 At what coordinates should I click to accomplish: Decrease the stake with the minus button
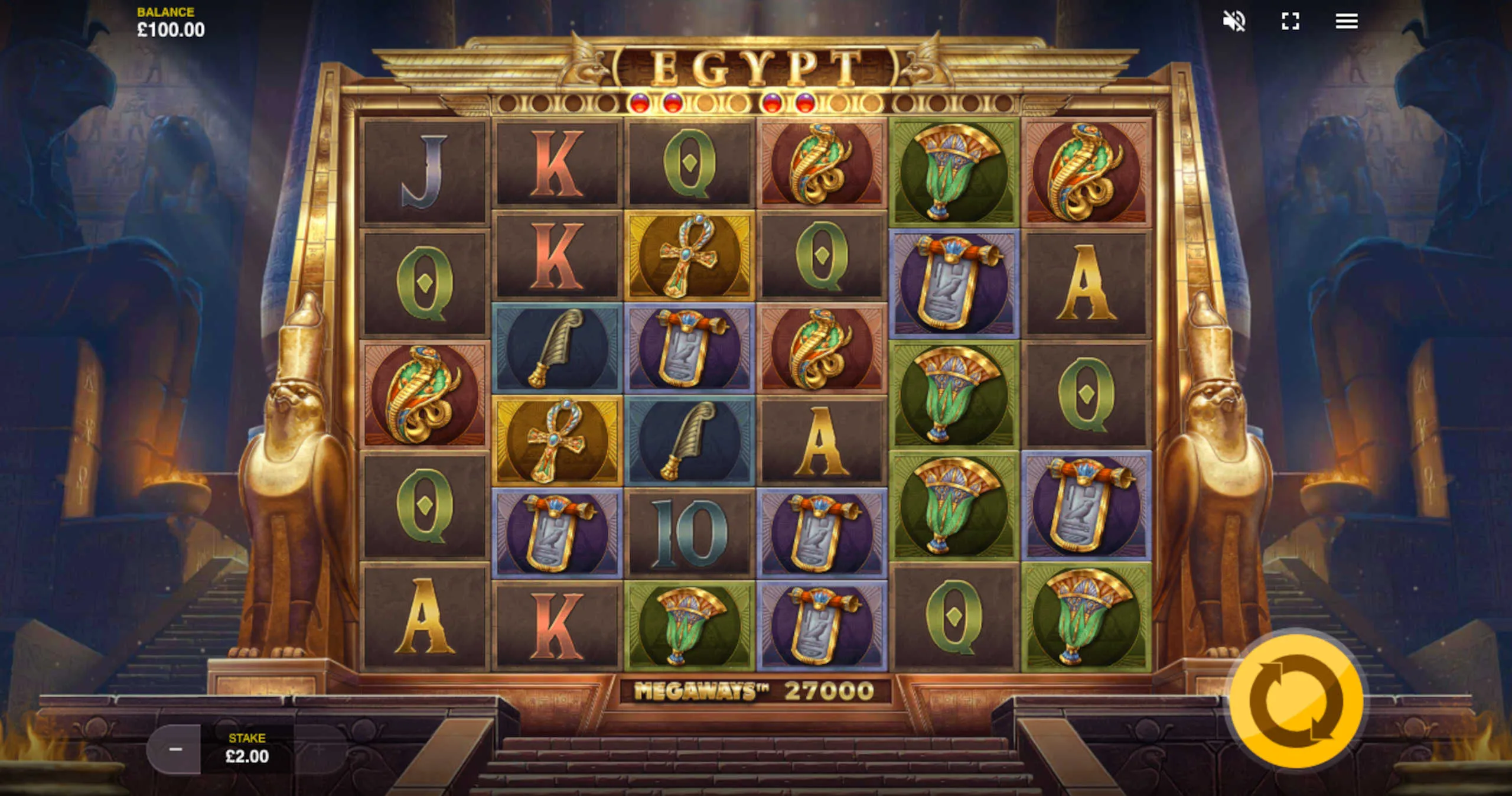(x=175, y=749)
